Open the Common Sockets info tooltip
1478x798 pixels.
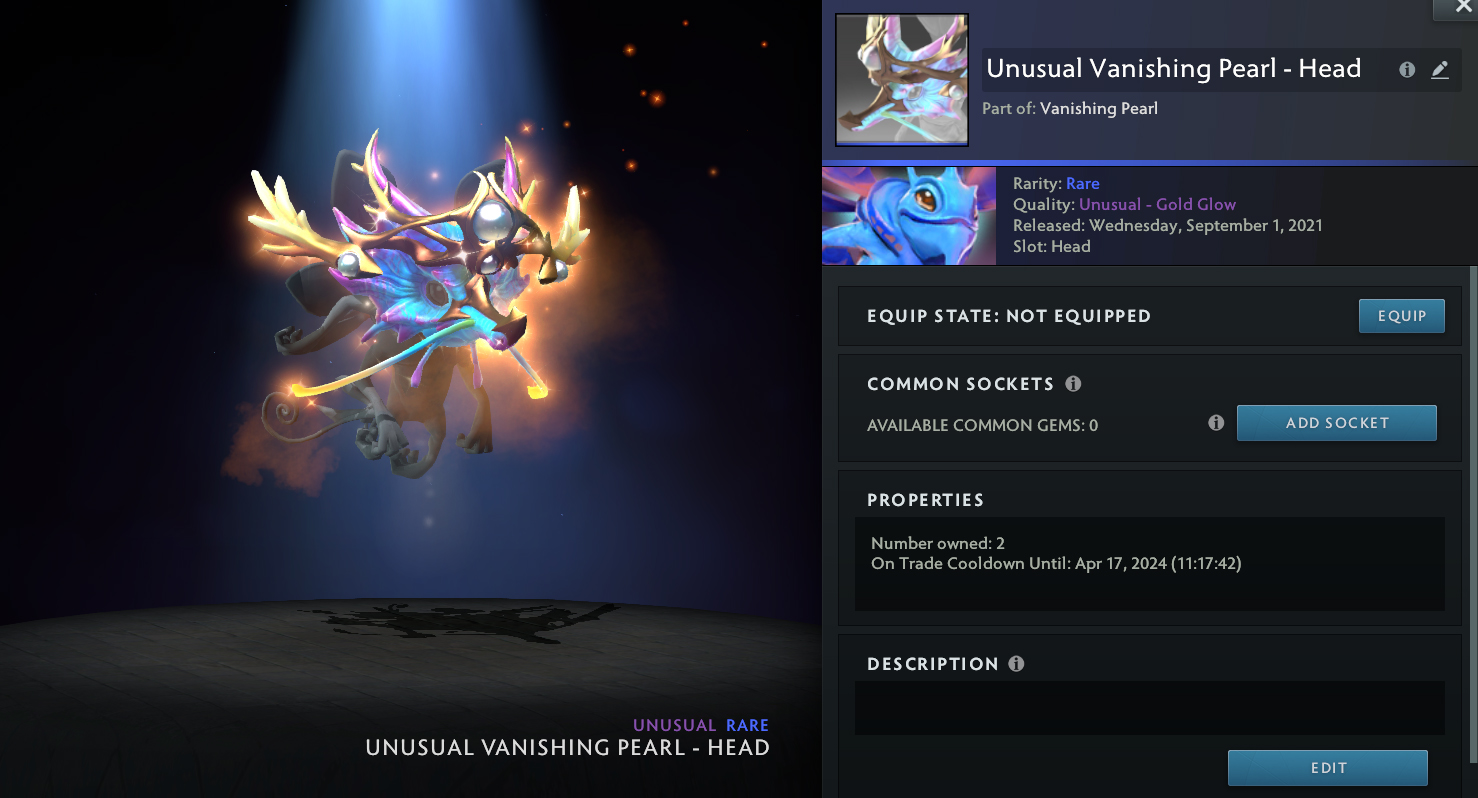1073,384
